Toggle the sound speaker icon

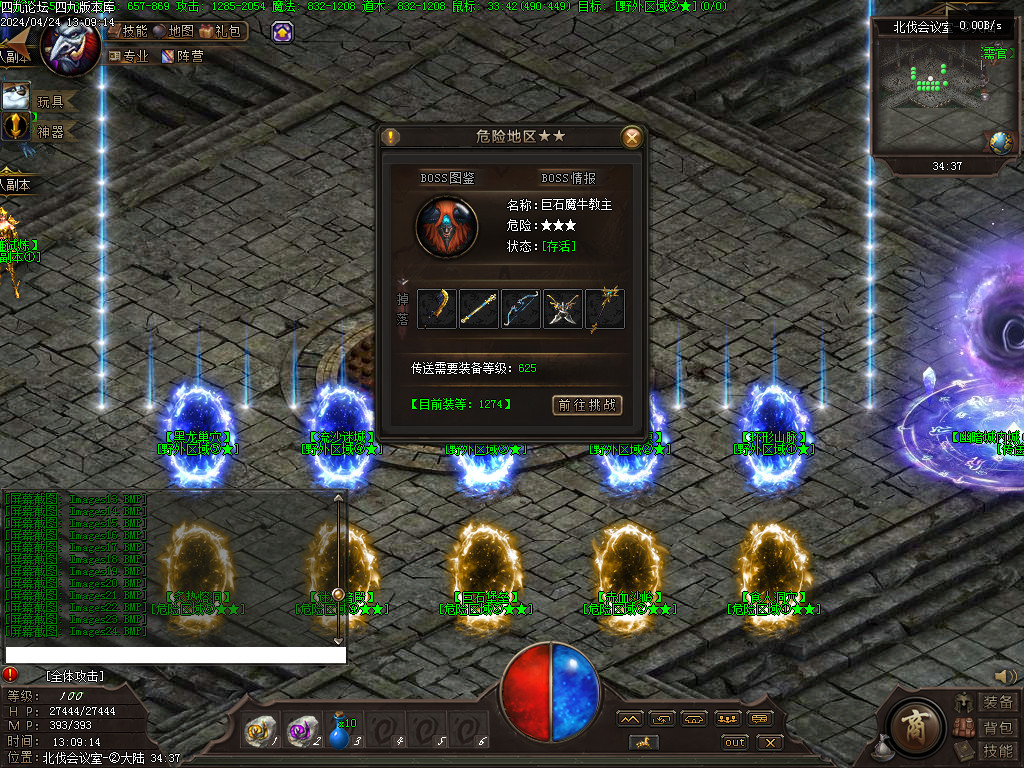tap(1005, 677)
